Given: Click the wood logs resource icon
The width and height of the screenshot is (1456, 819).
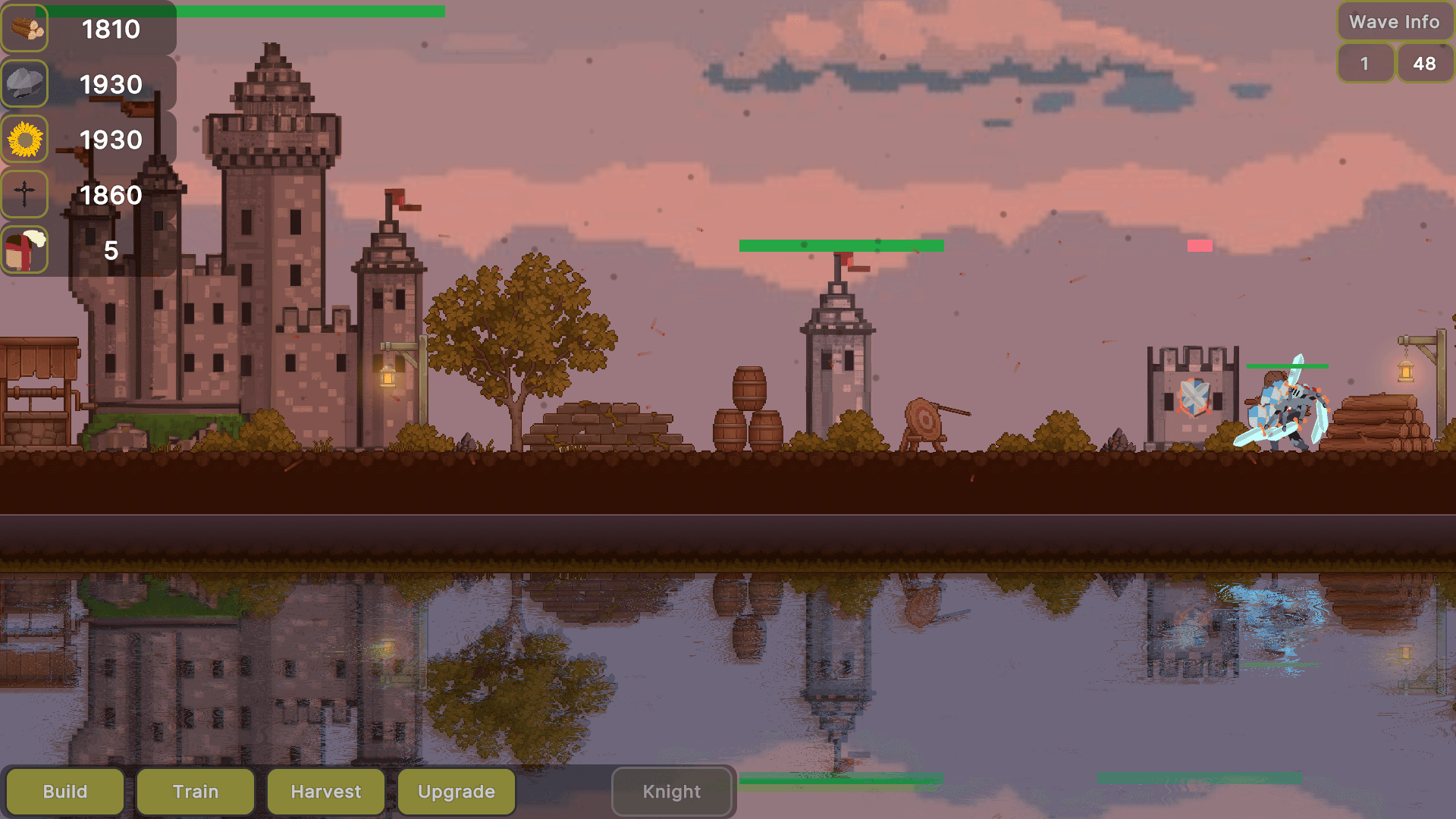Looking at the screenshot, I should point(24,29).
